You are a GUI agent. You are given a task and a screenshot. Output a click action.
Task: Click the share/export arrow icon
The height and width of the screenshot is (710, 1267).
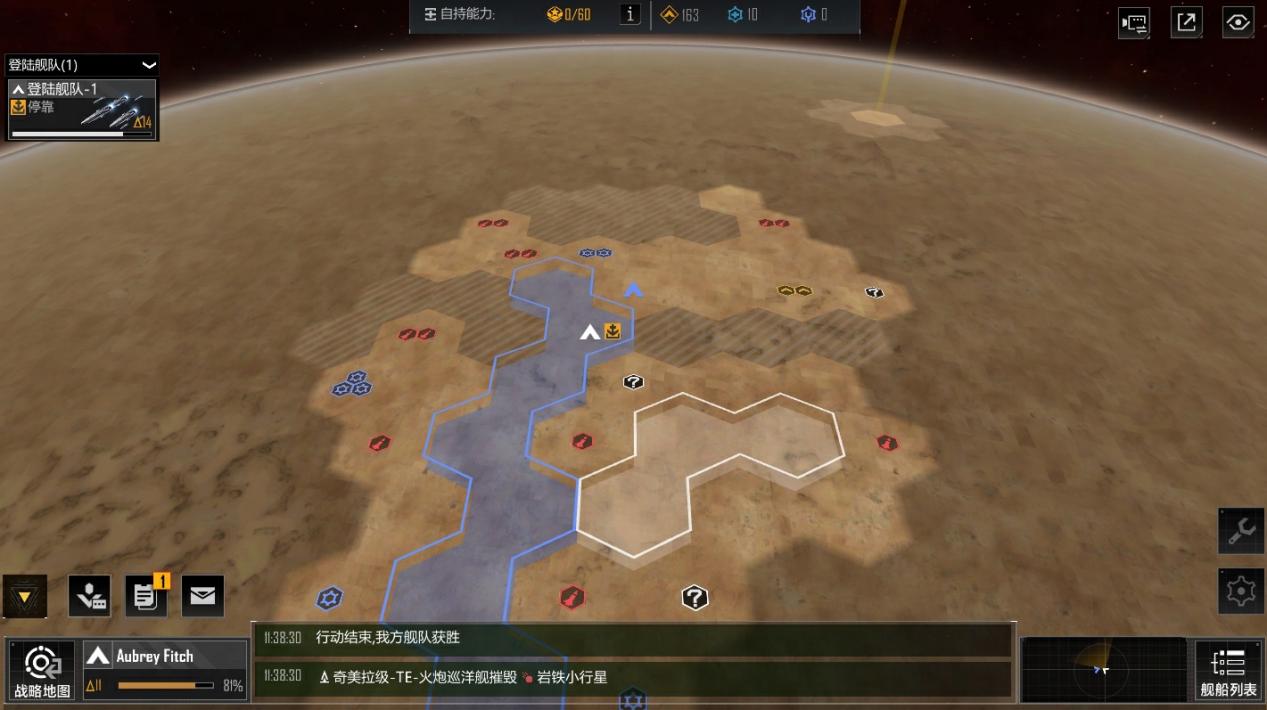[x=1186, y=23]
